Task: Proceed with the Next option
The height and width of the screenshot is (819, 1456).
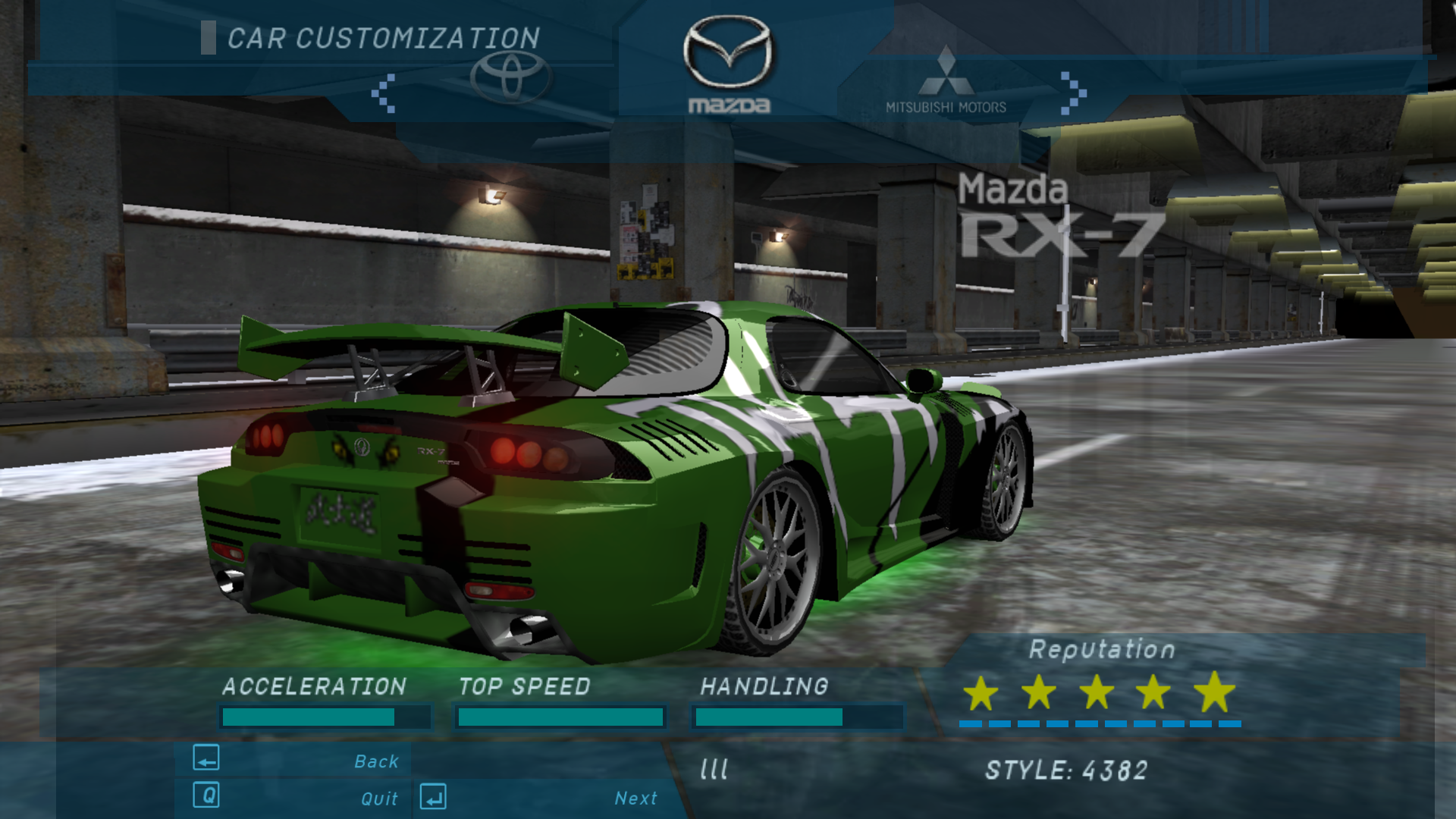Action: (x=635, y=798)
